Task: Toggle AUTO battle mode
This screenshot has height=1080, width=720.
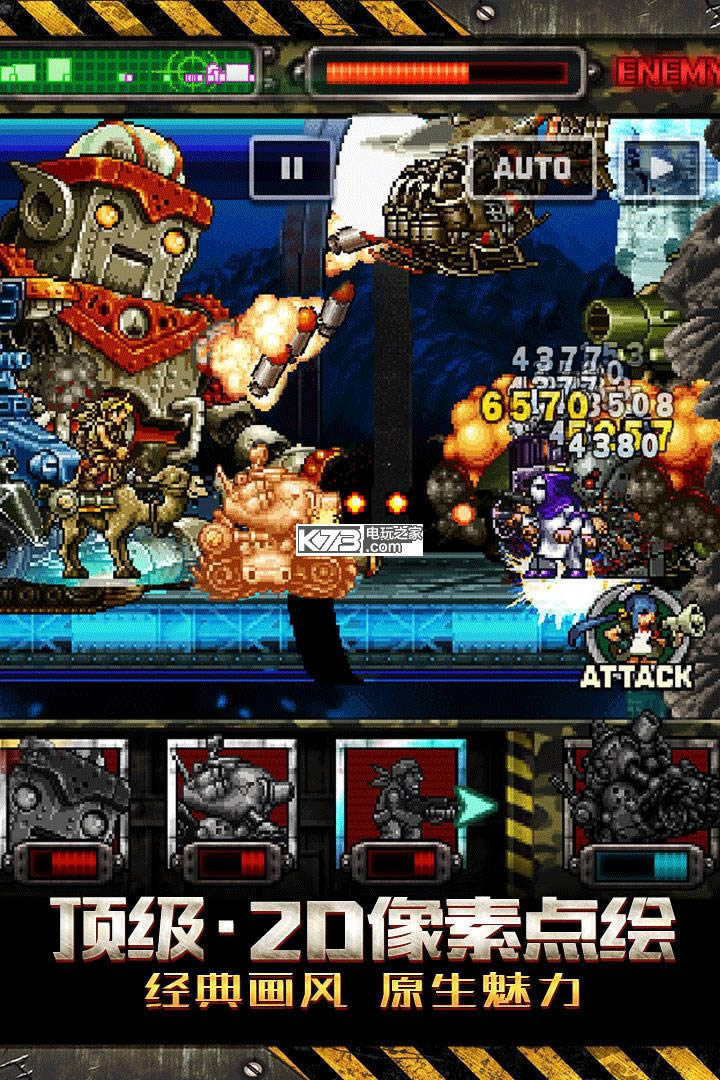Action: pos(533,167)
